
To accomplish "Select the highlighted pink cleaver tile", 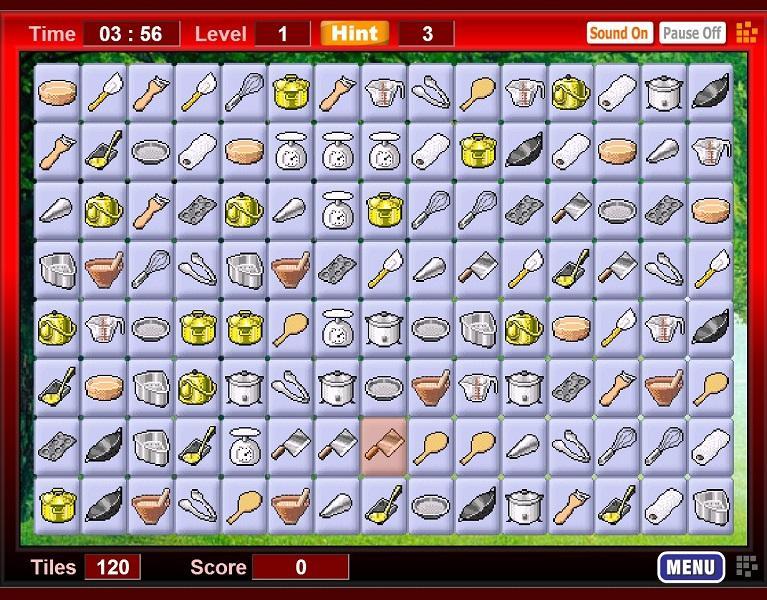I will (x=384, y=444).
